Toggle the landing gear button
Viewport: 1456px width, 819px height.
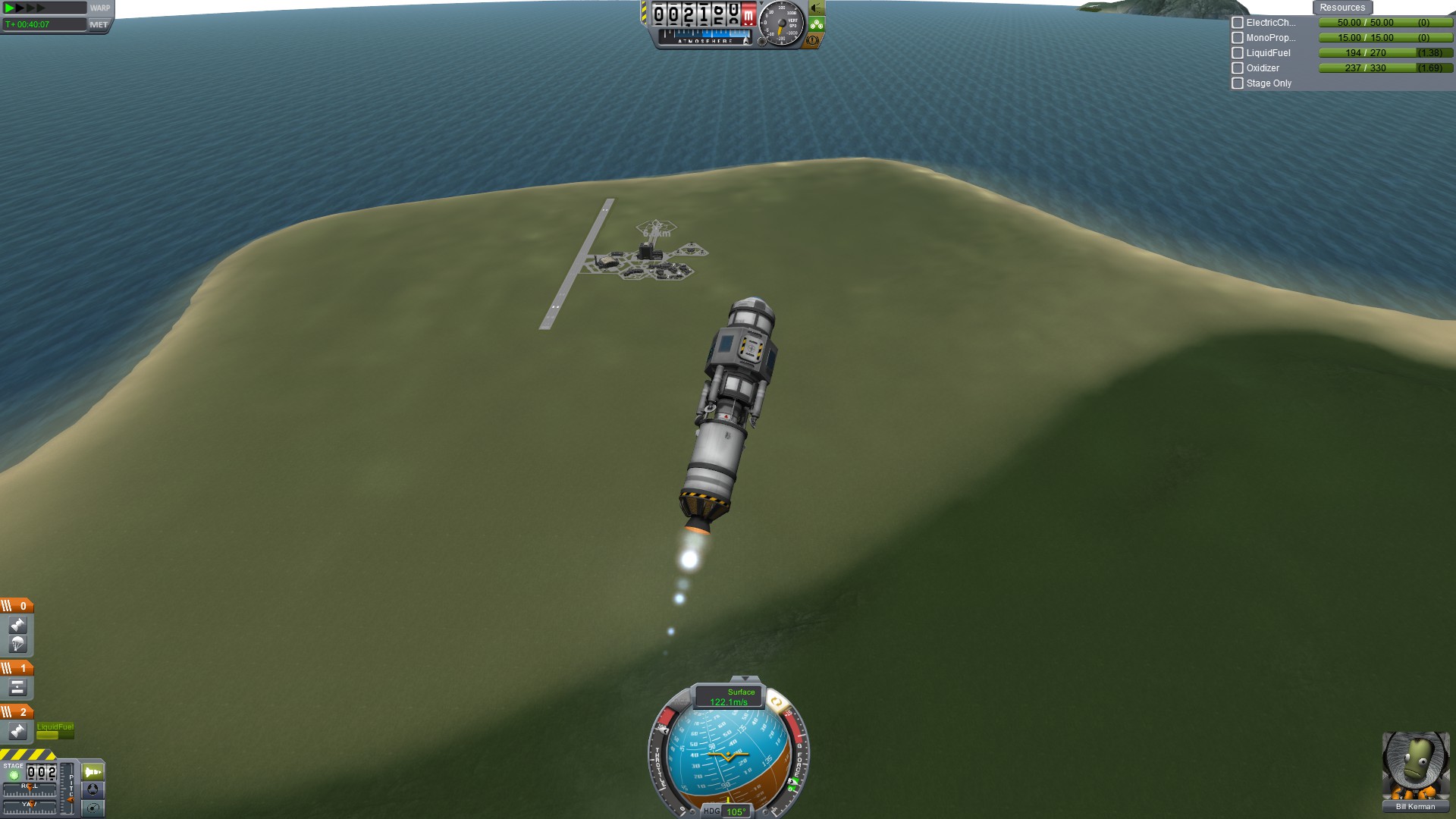(817, 24)
